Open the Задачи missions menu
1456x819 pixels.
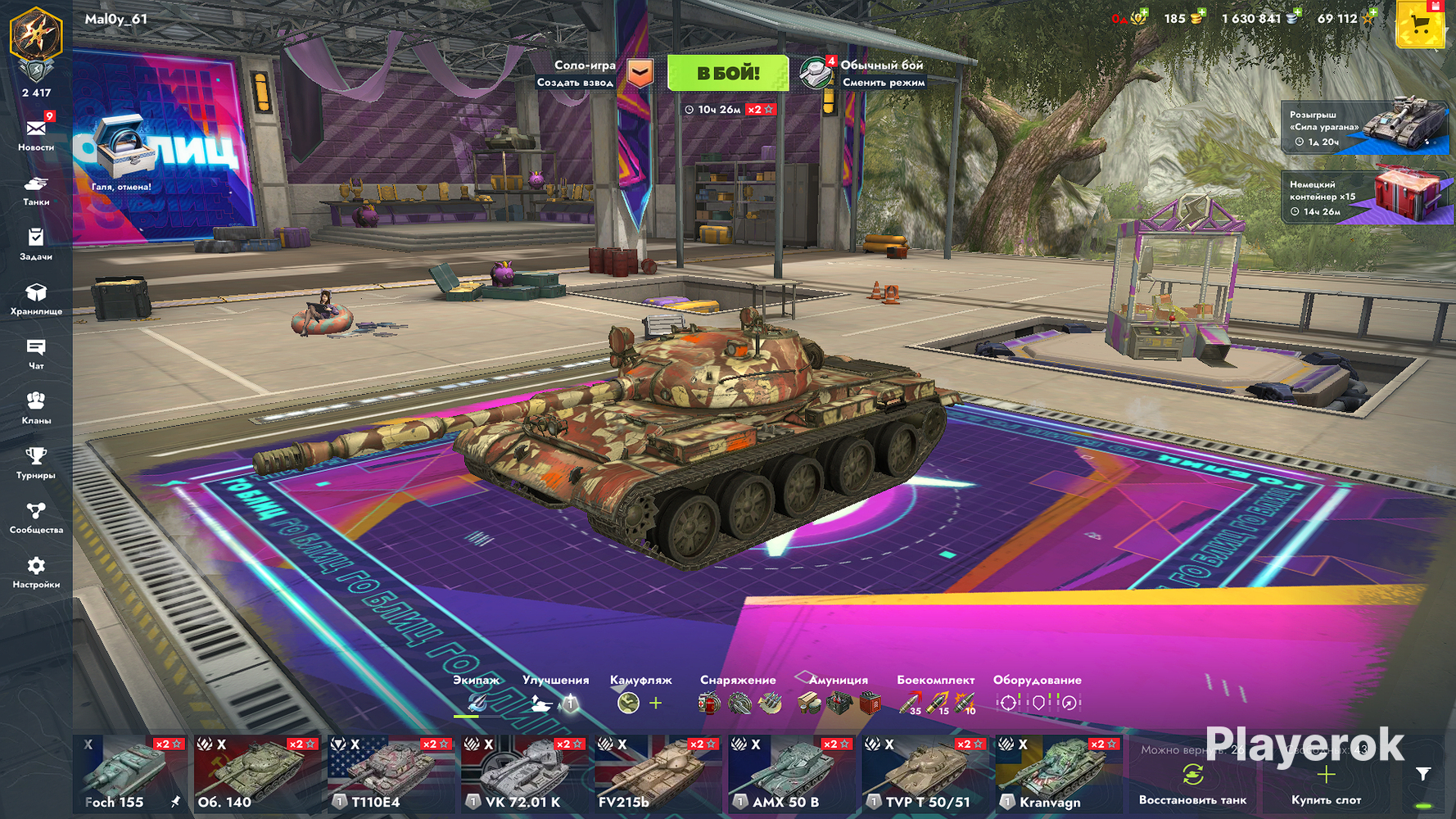click(x=36, y=244)
